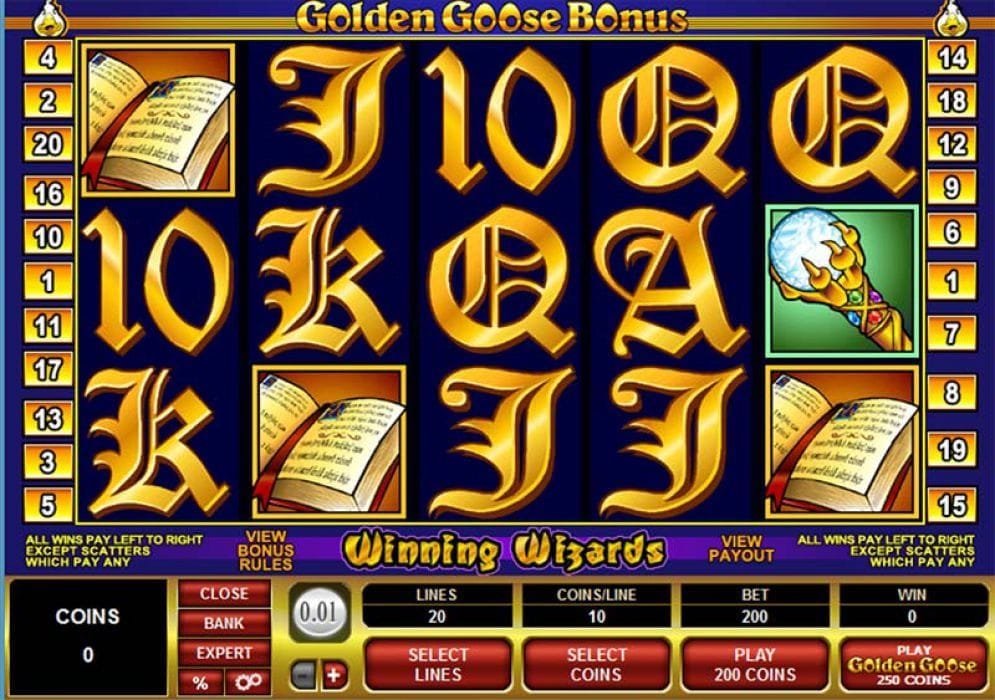Spin with Play 200 Coins
Image resolution: width=995 pixels, height=700 pixels.
pos(755,665)
